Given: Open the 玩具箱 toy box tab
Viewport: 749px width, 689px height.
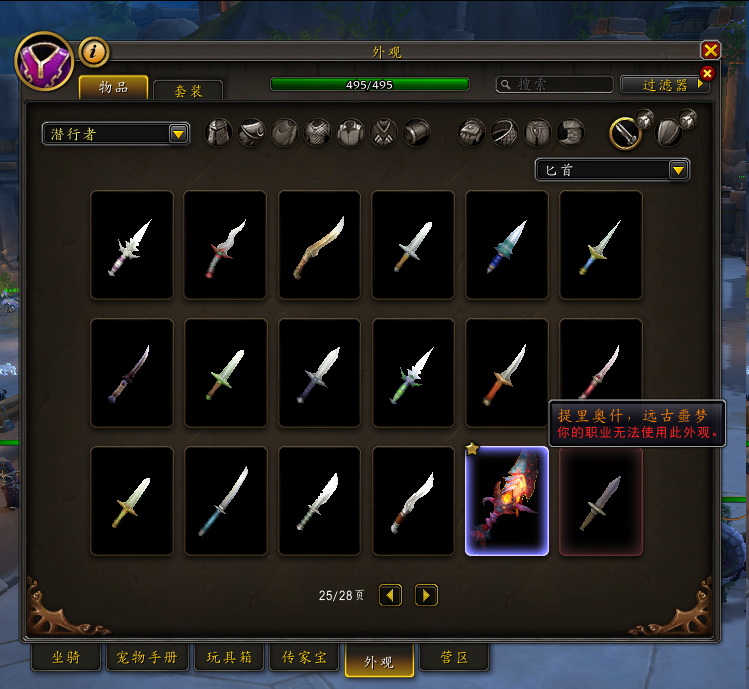Looking at the screenshot, I should (x=229, y=658).
